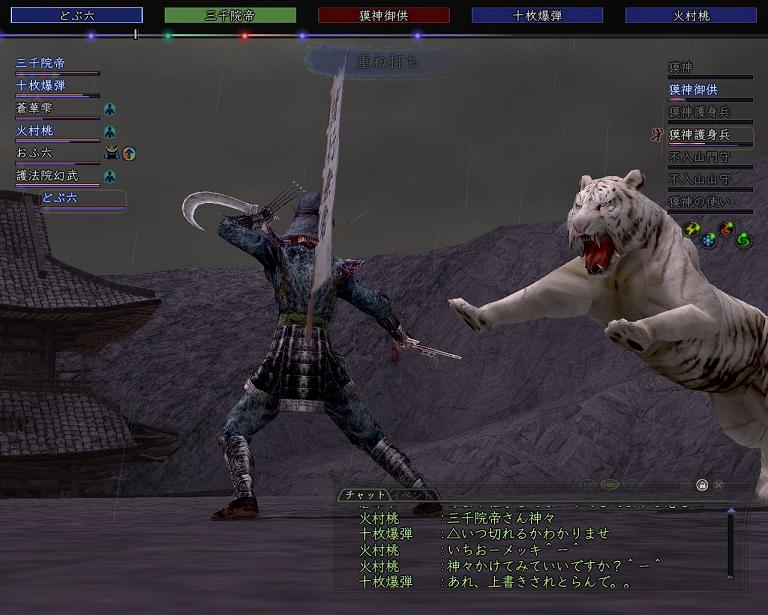The height and width of the screenshot is (615, 768).
Task: Target enemy 獏神御供 in the enemy list
Action: pos(694,90)
